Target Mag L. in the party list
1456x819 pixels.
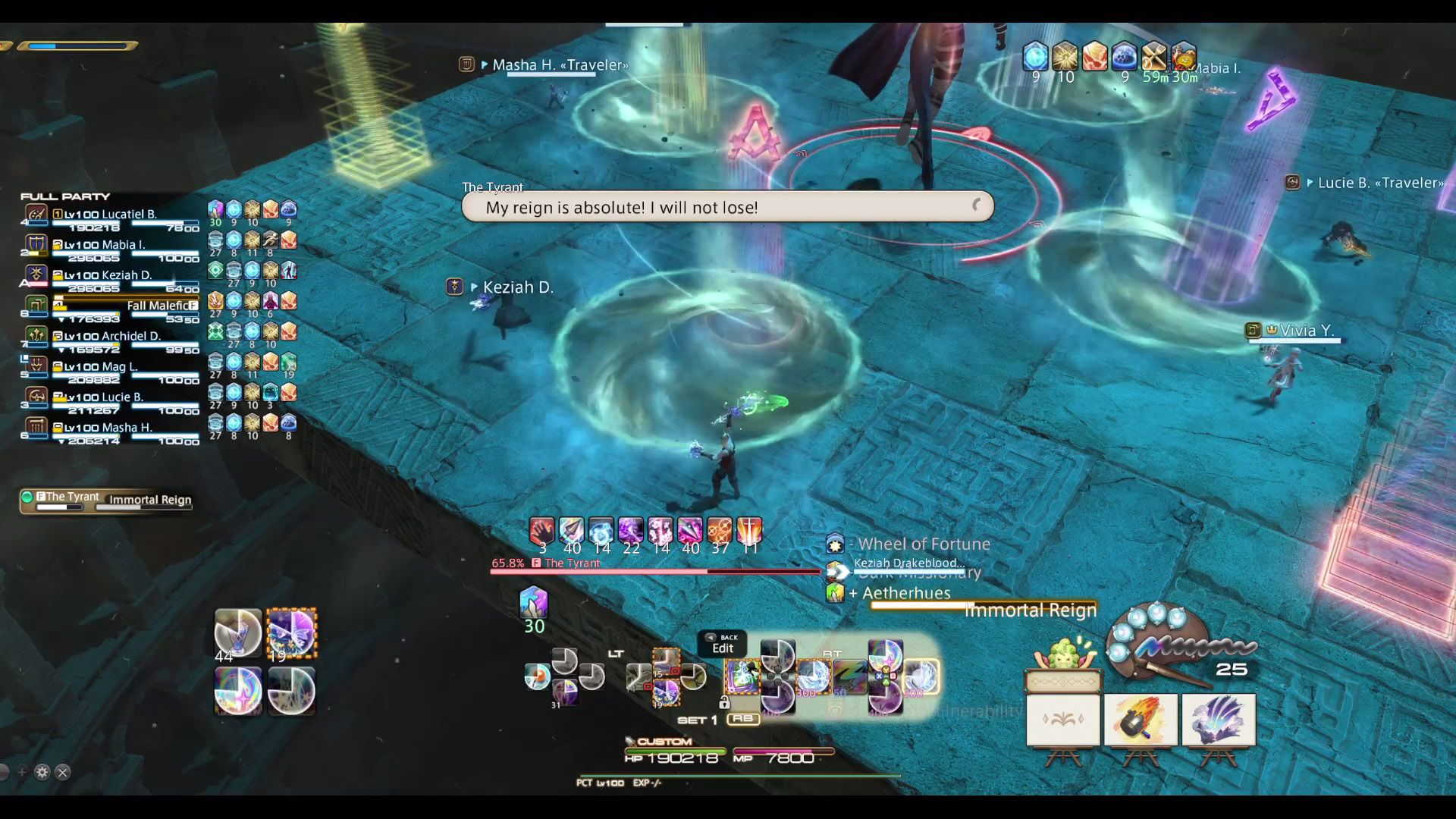click(x=101, y=366)
